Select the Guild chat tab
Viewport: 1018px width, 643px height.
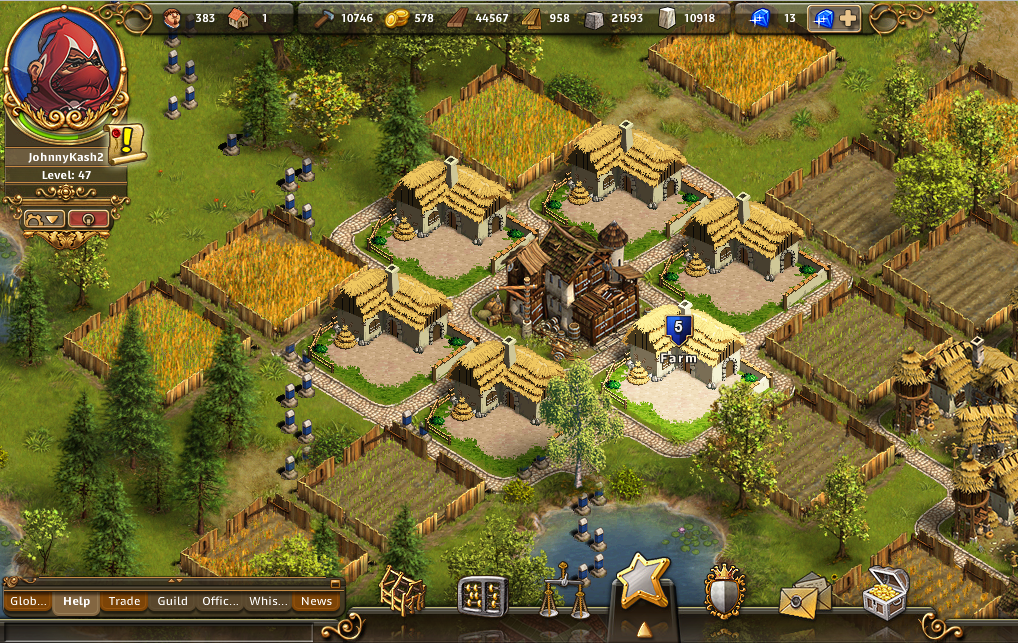pyautogui.click(x=172, y=601)
